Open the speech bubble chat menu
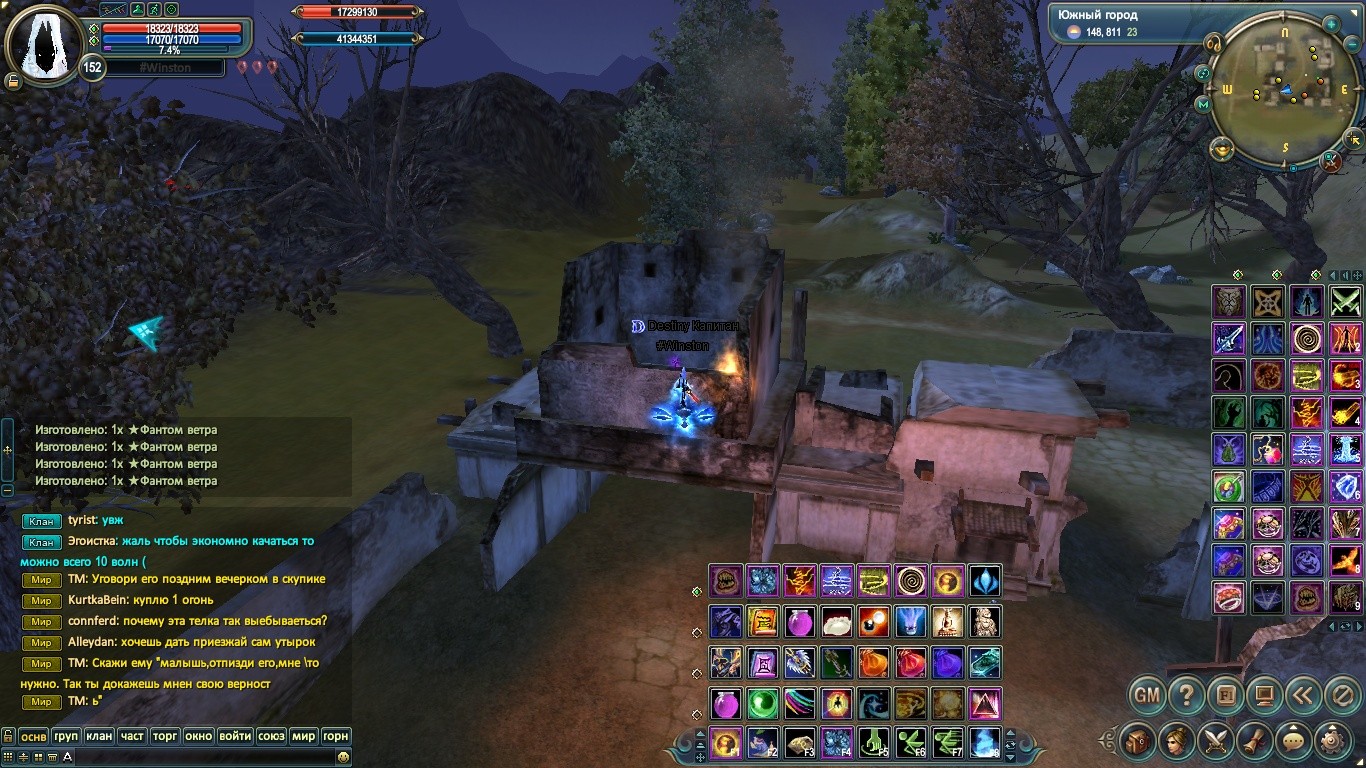The height and width of the screenshot is (768, 1366). pos(1294,741)
